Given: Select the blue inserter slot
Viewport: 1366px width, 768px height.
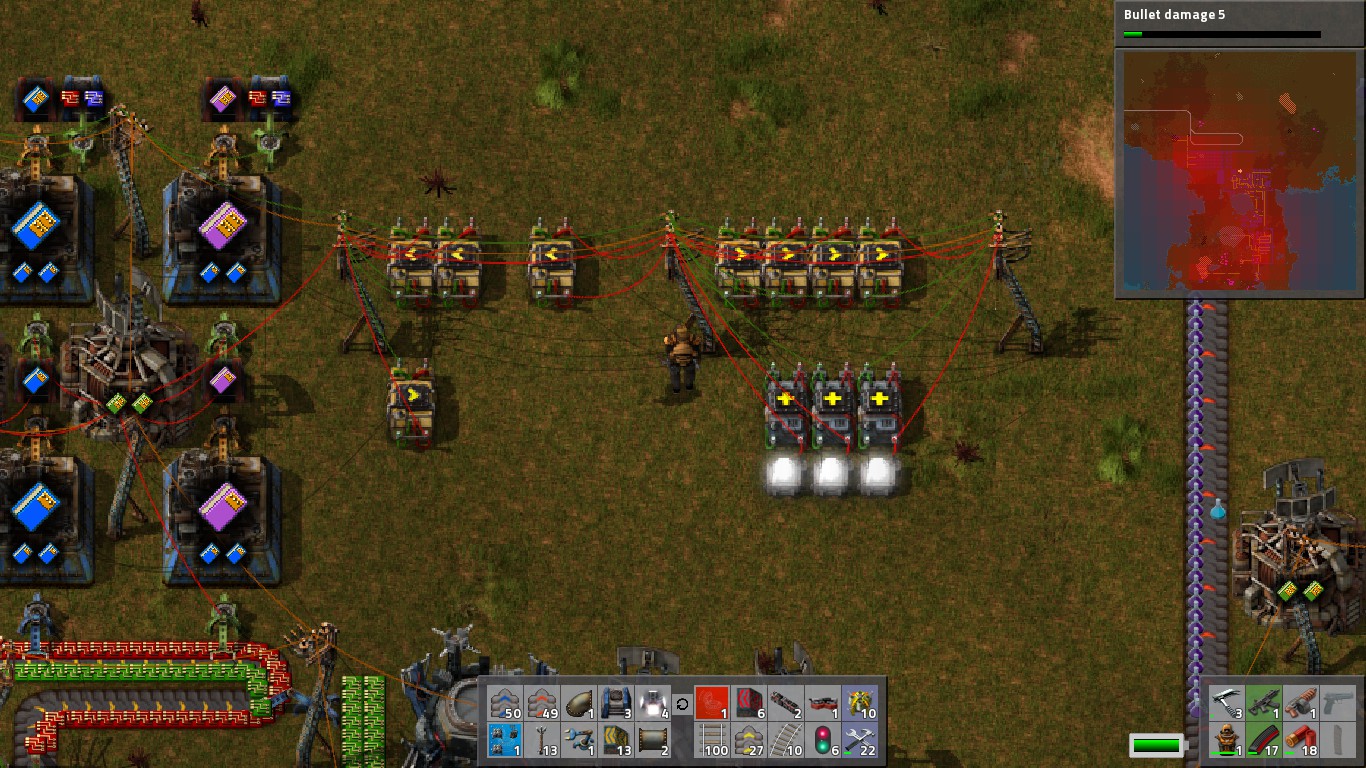Looking at the screenshot, I should 579,740.
